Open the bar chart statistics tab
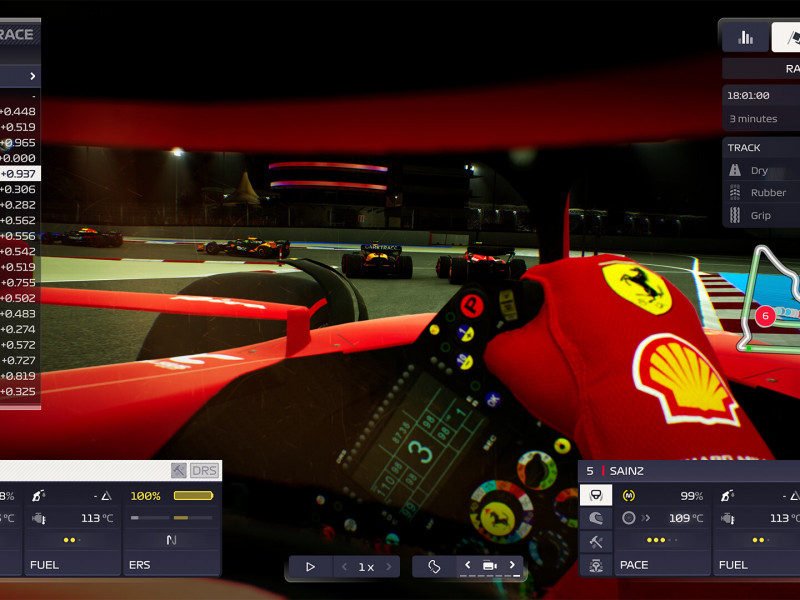 (x=745, y=37)
